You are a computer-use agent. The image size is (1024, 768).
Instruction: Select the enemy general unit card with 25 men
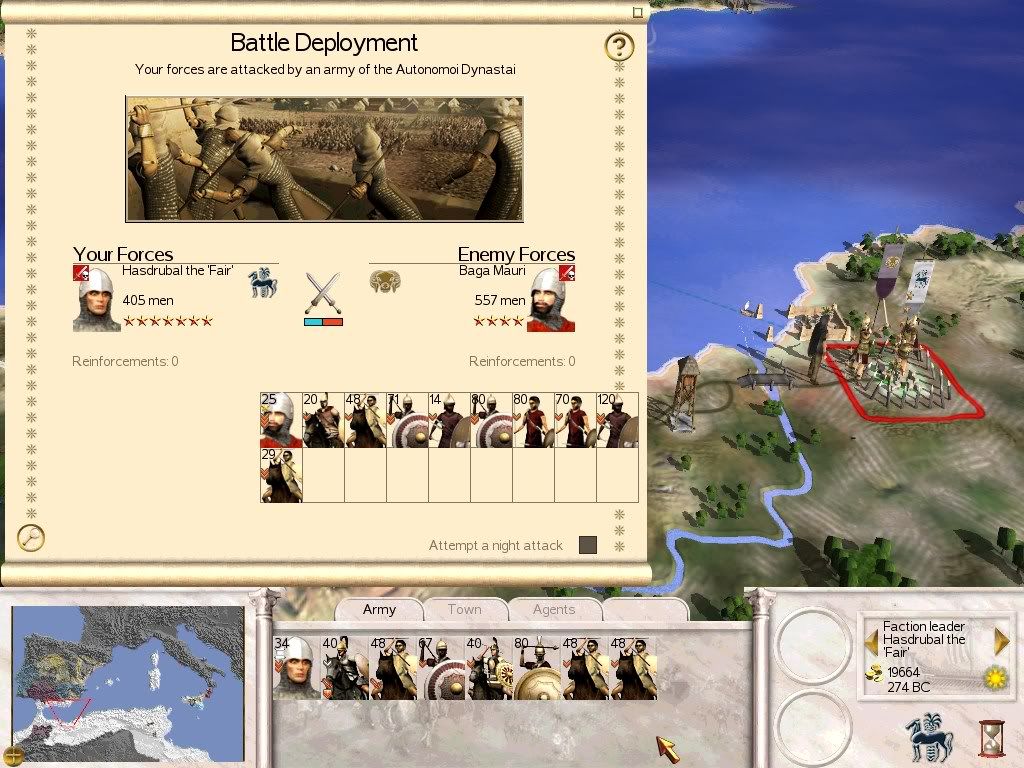coord(281,420)
